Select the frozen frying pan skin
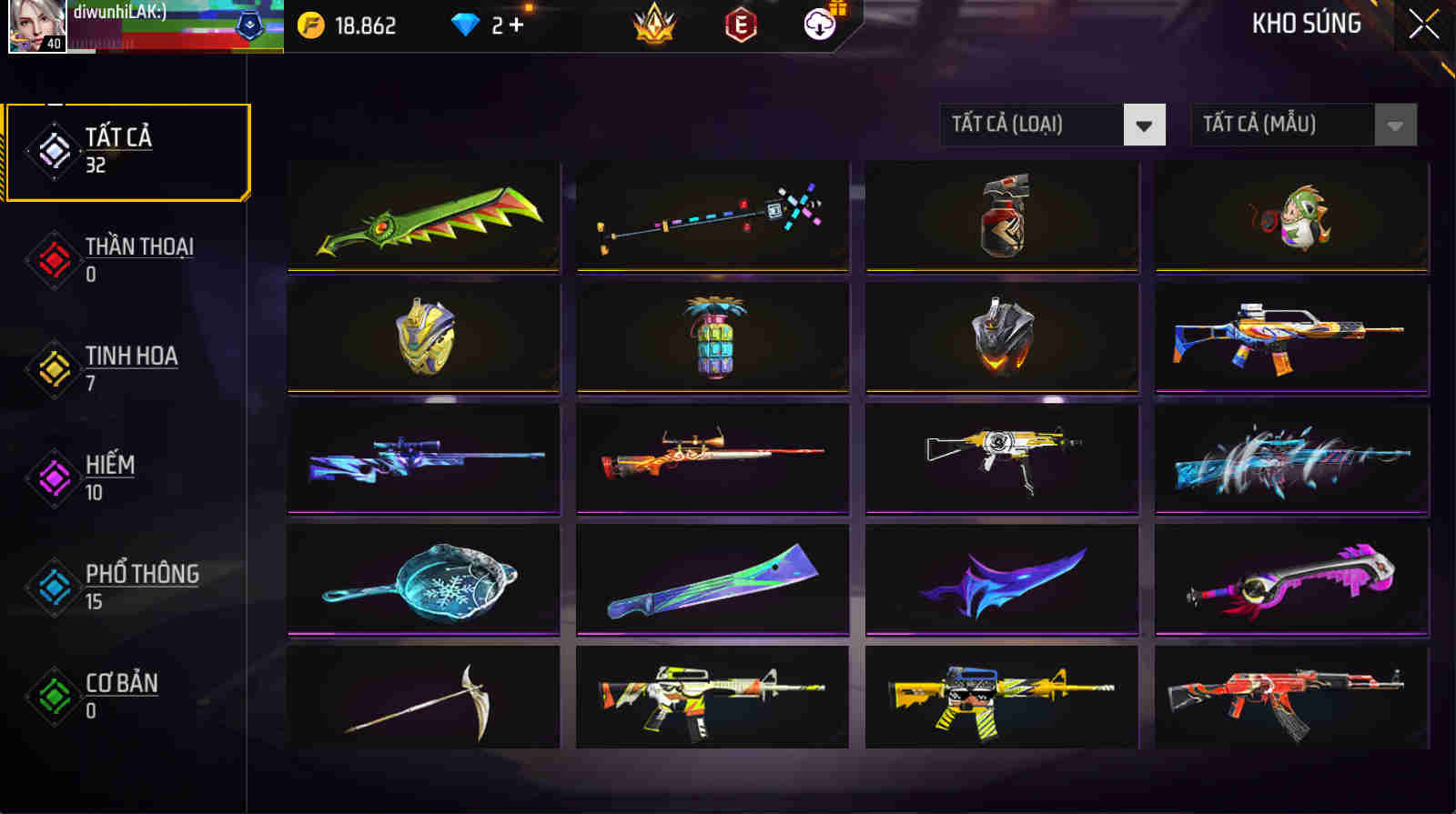 tap(424, 578)
